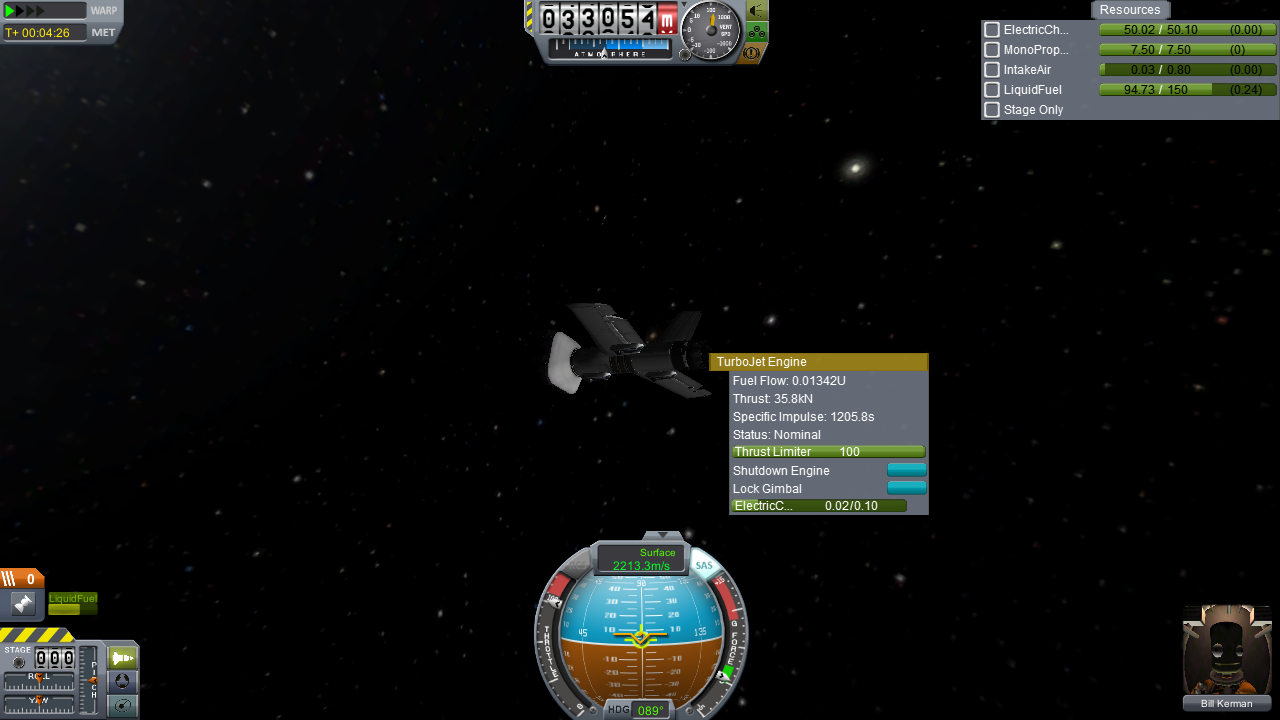This screenshot has height=720, width=1280.
Task: Tick the MonoPropellant resource checkbox
Action: tap(992, 50)
